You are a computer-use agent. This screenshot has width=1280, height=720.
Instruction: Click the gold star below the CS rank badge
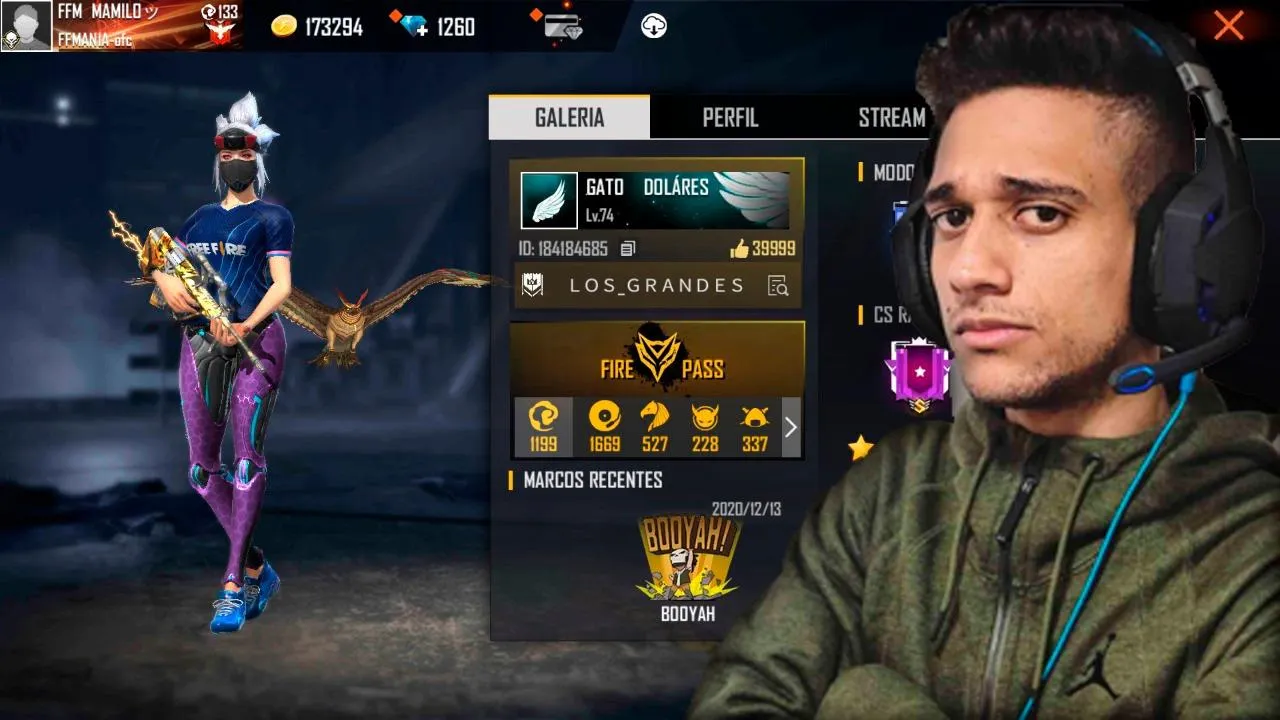tap(860, 447)
